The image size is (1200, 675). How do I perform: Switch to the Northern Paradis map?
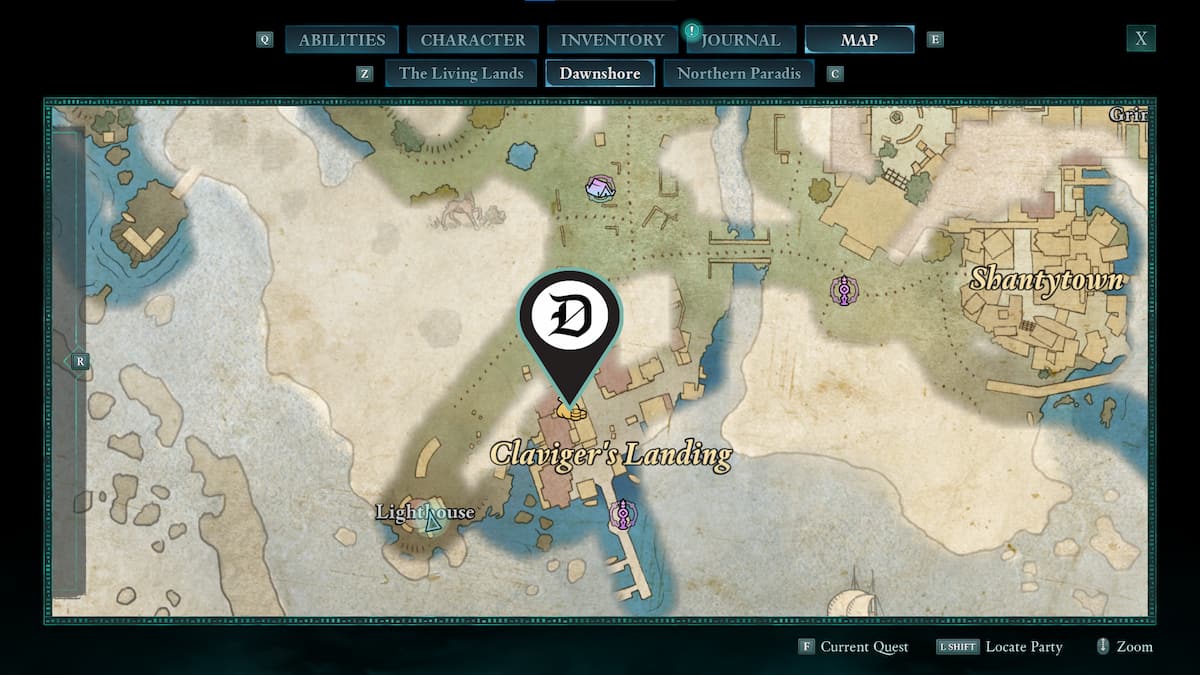point(739,73)
